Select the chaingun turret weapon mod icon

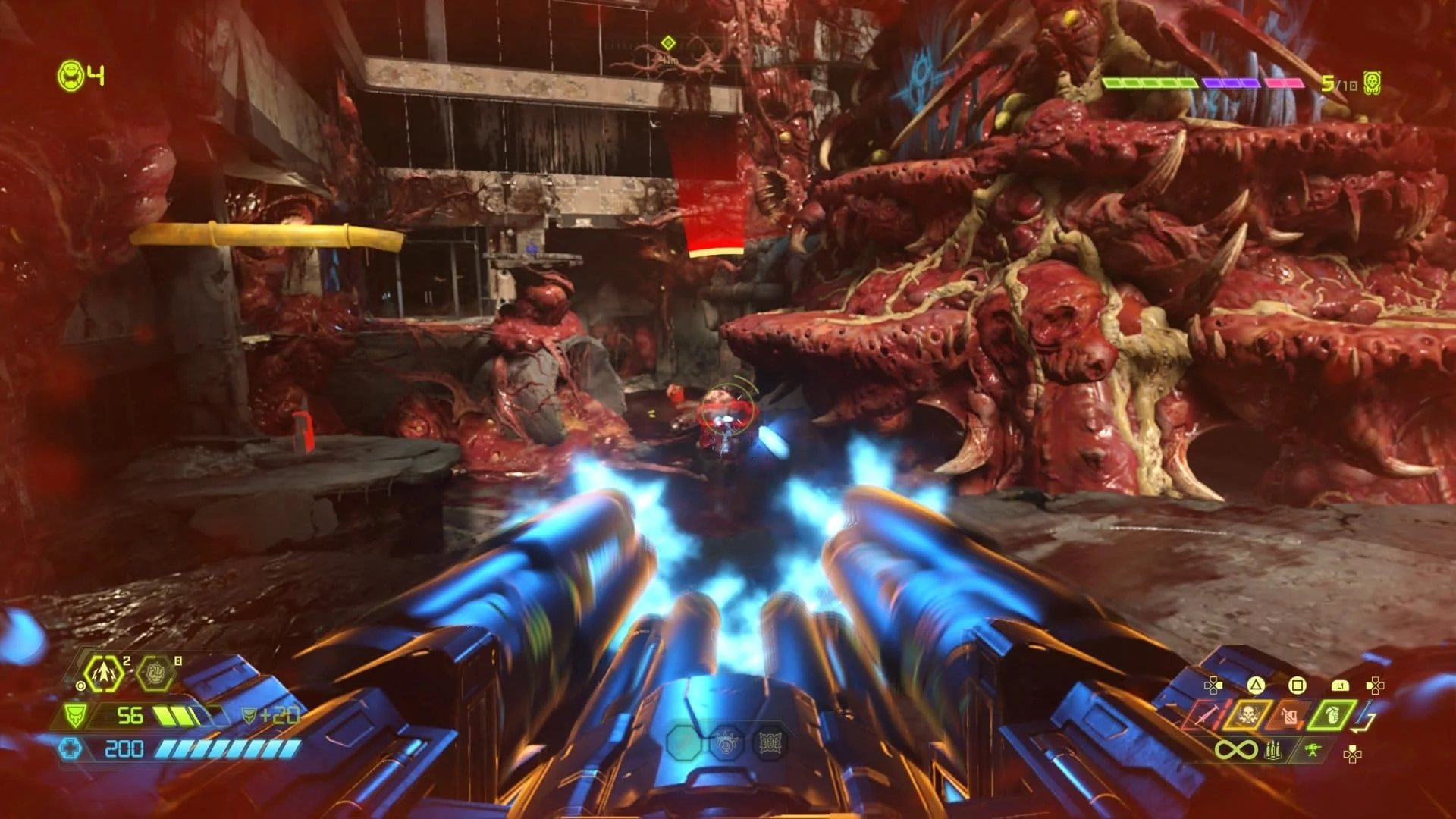[x=1314, y=751]
